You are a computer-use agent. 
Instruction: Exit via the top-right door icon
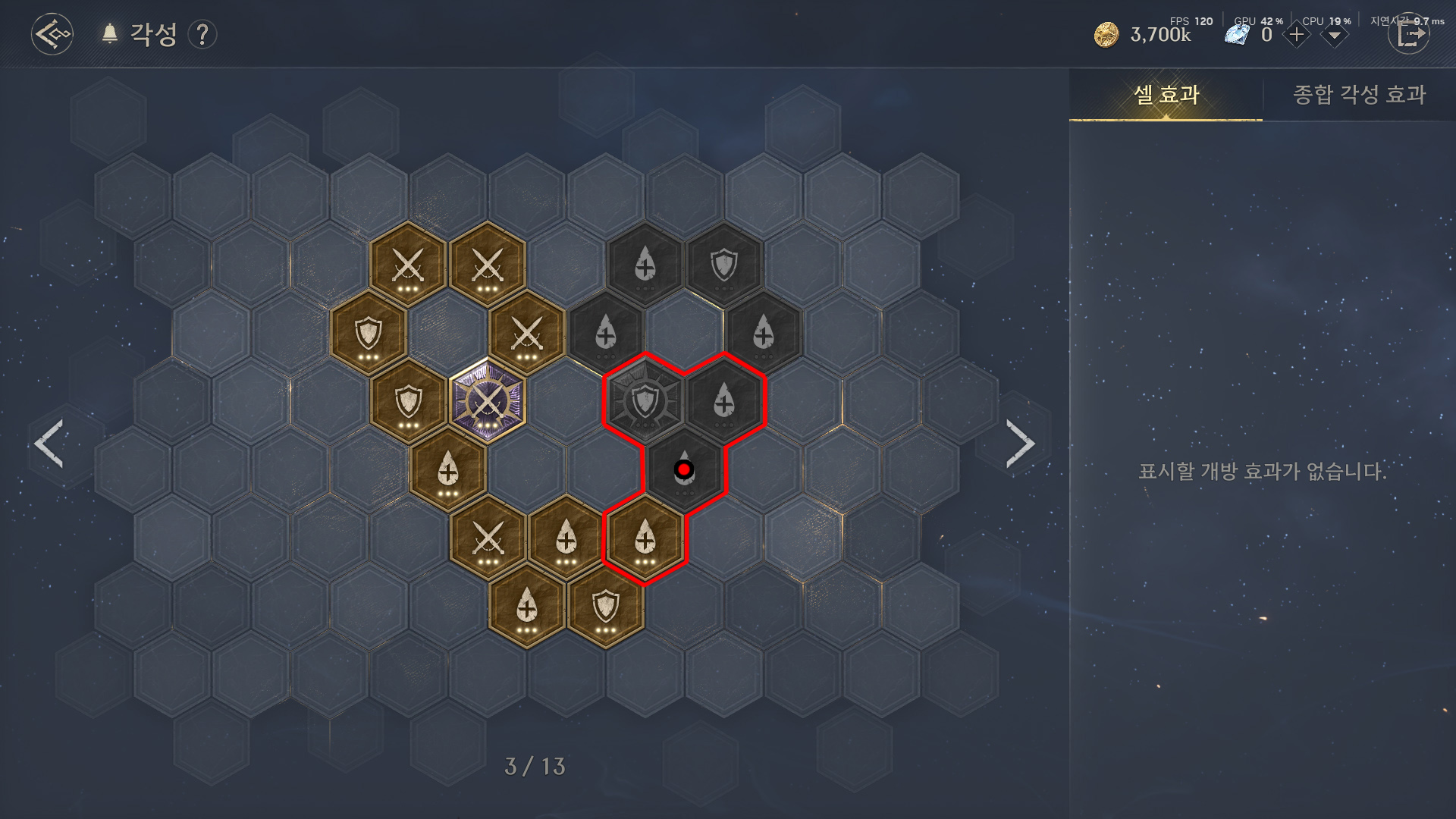click(1409, 35)
